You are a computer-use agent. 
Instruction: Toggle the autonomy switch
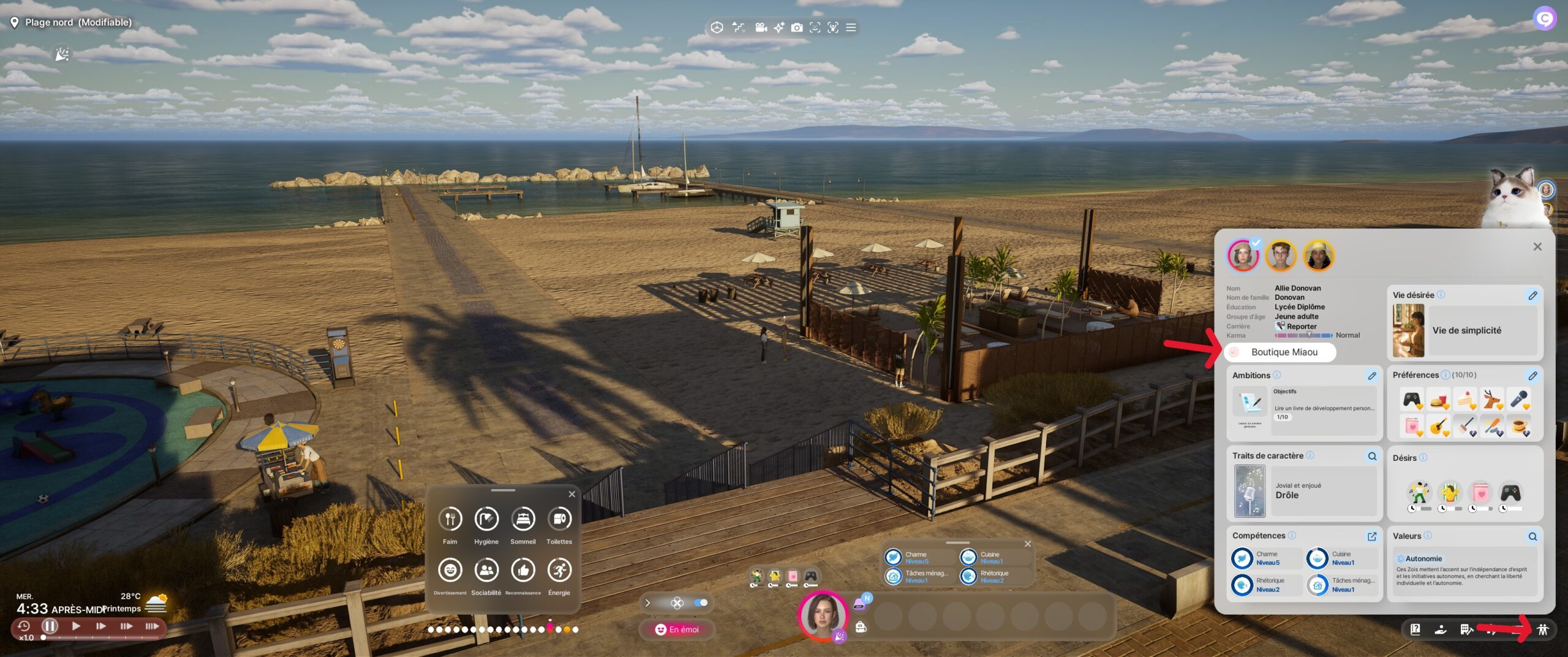pos(701,603)
